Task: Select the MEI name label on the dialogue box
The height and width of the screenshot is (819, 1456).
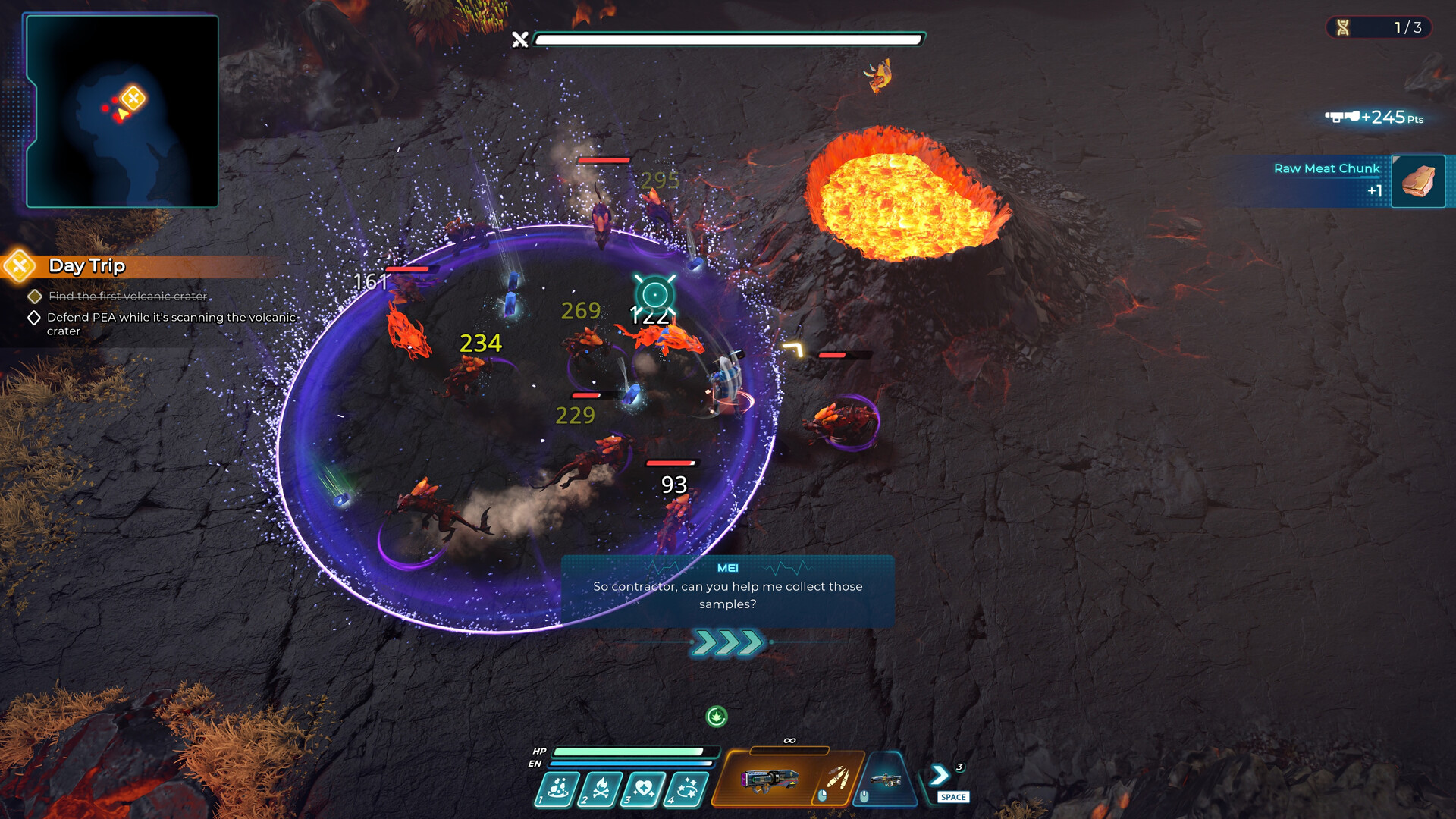Action: 727,568
